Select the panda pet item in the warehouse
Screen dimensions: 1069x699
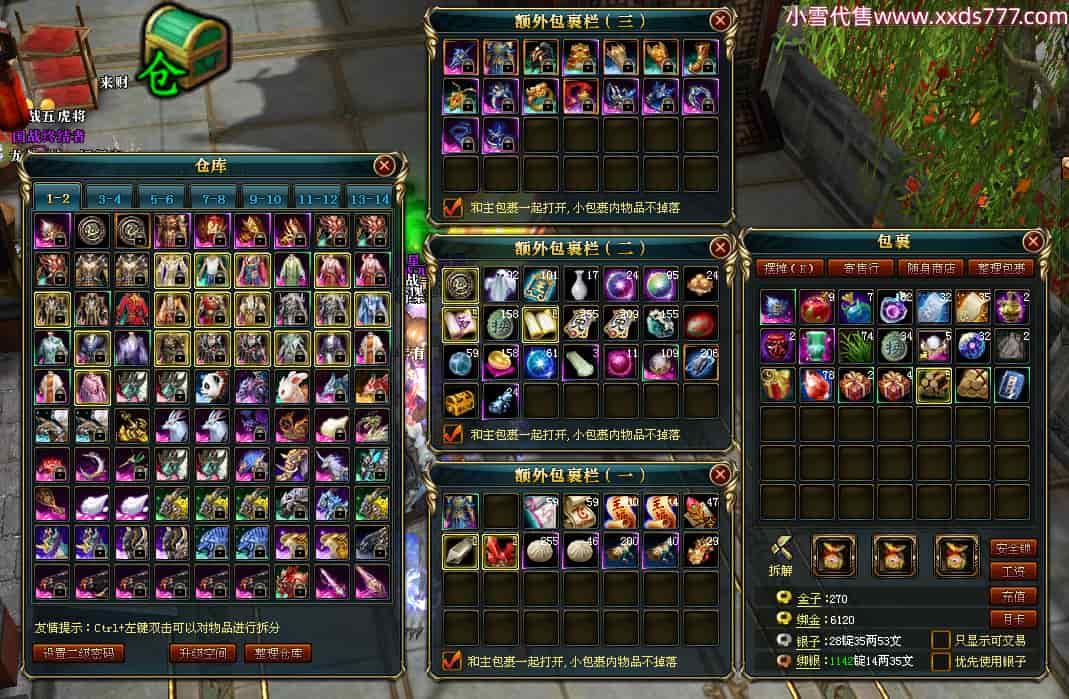[x=212, y=387]
